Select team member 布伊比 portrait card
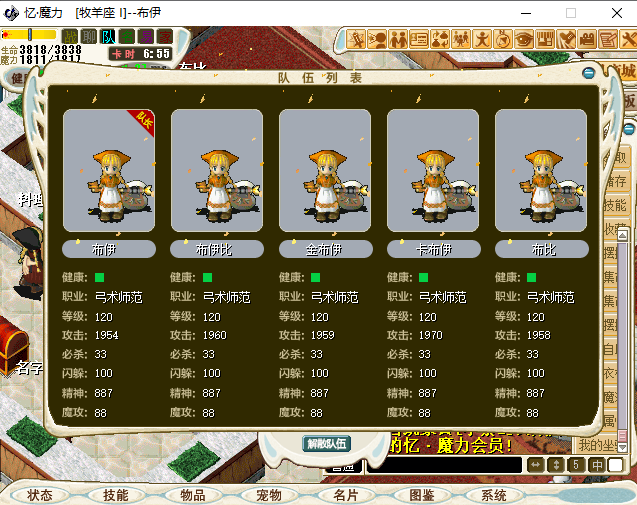This screenshot has width=637, height=505. (x=217, y=171)
